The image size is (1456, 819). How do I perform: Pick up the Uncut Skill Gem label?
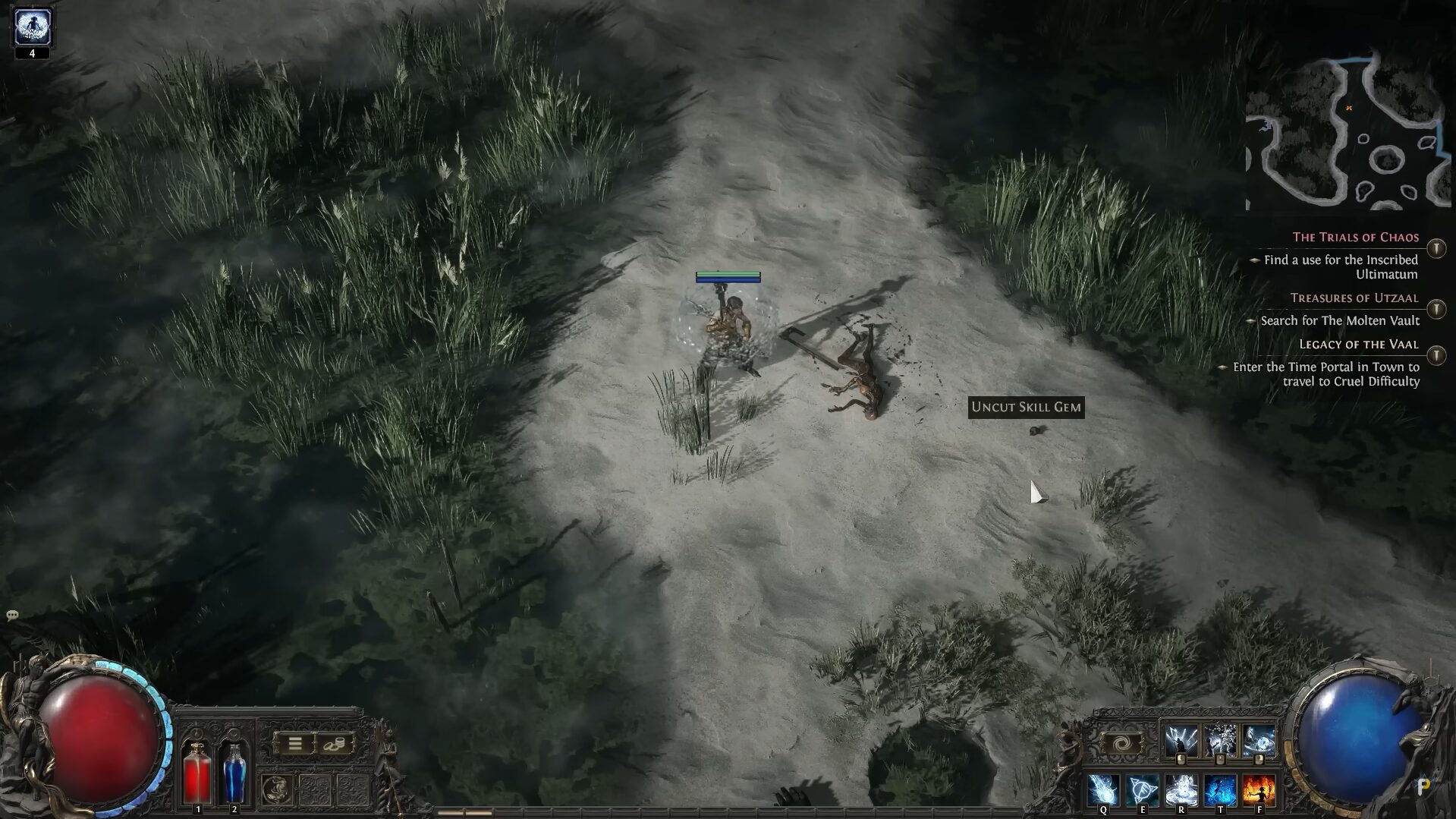(x=1026, y=408)
